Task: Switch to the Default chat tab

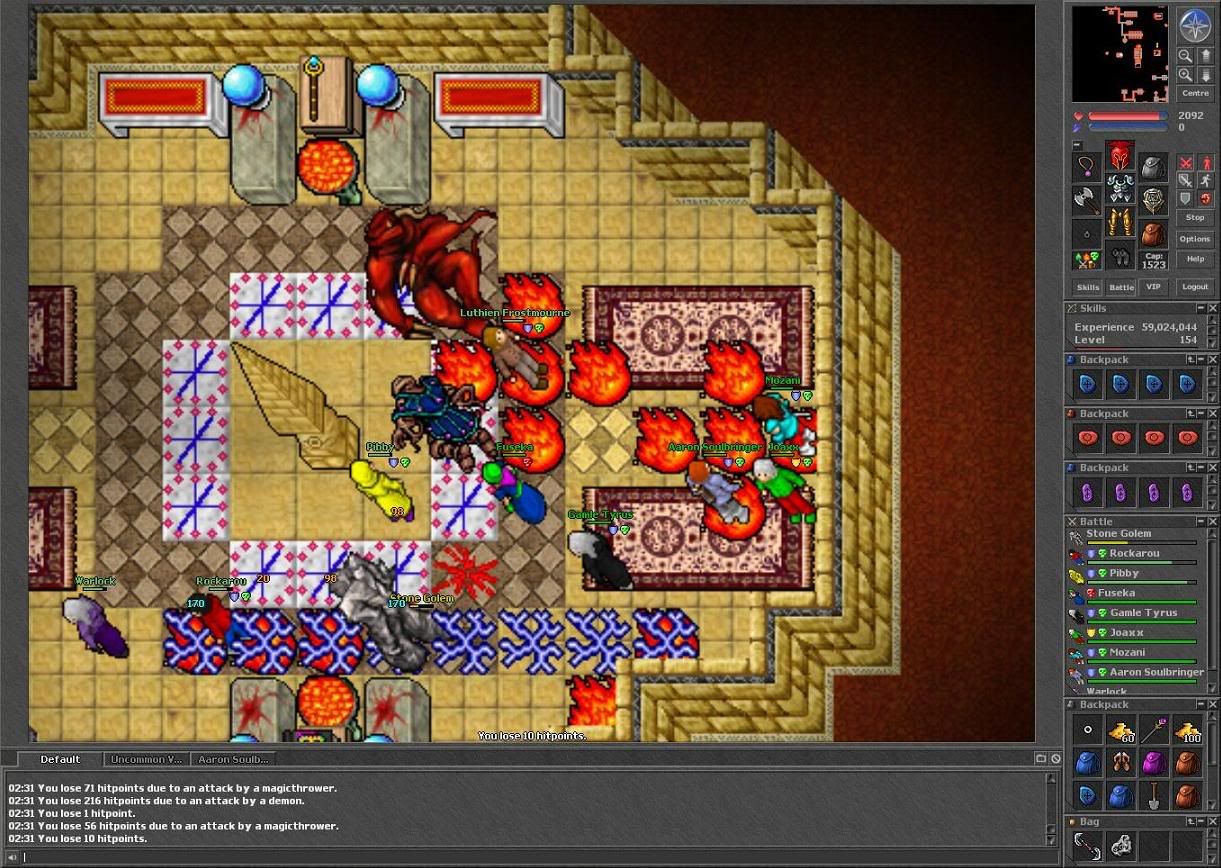Action: tap(60, 759)
